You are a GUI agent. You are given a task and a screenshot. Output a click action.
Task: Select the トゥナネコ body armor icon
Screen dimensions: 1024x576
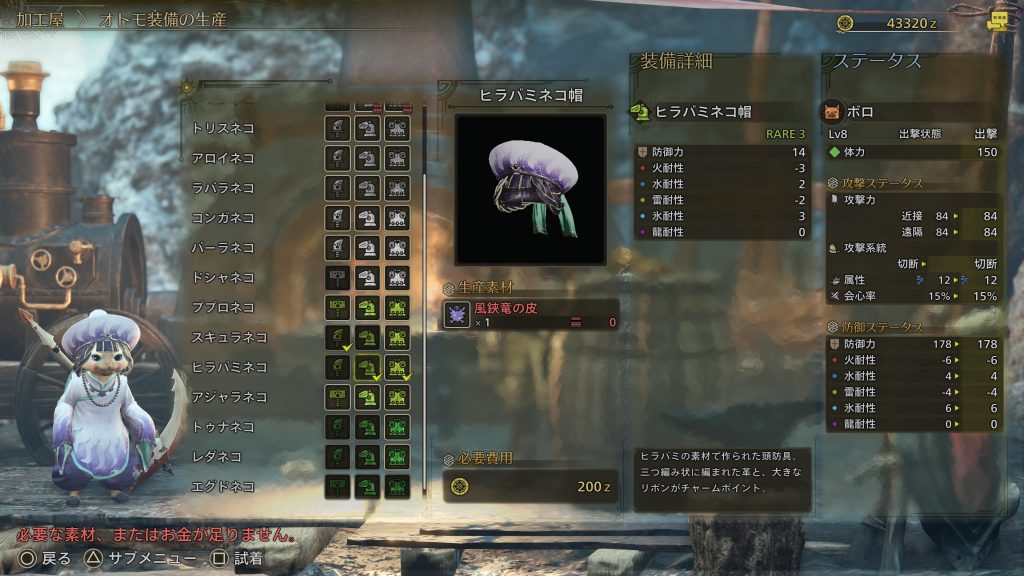(398, 427)
